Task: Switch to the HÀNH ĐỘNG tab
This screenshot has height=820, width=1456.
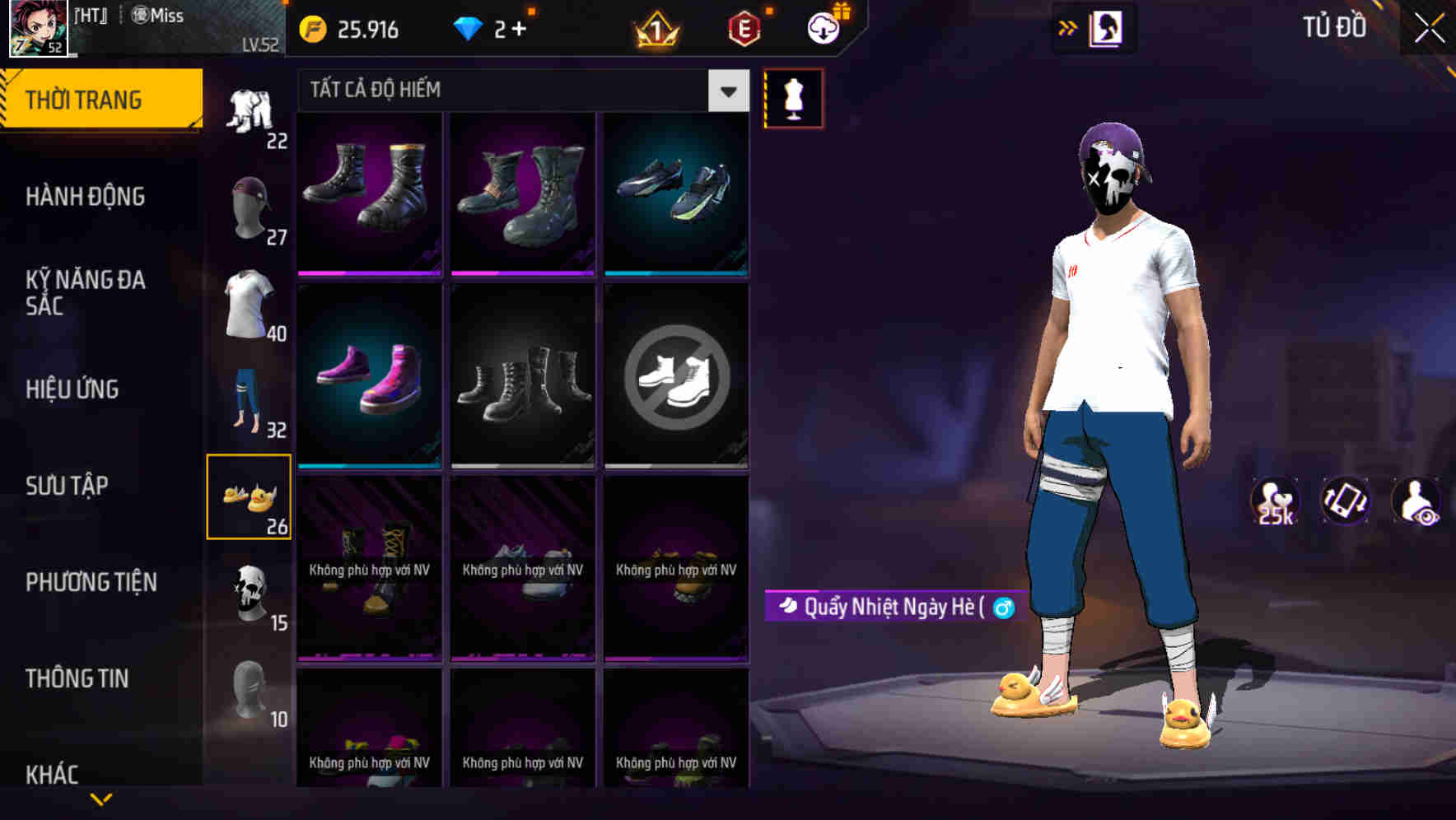Action: [x=86, y=196]
